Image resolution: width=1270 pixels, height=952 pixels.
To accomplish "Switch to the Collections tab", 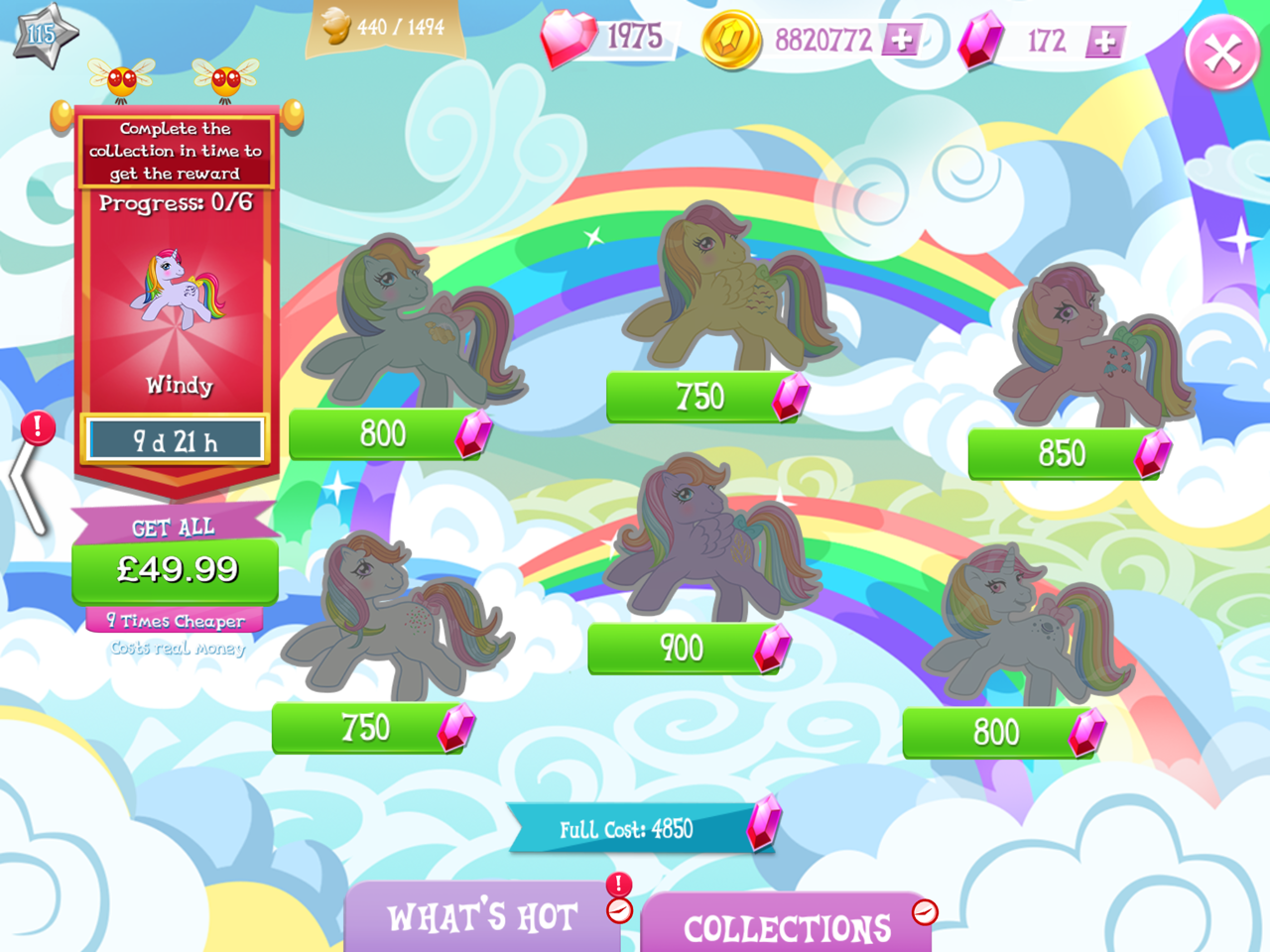I will 787,928.
